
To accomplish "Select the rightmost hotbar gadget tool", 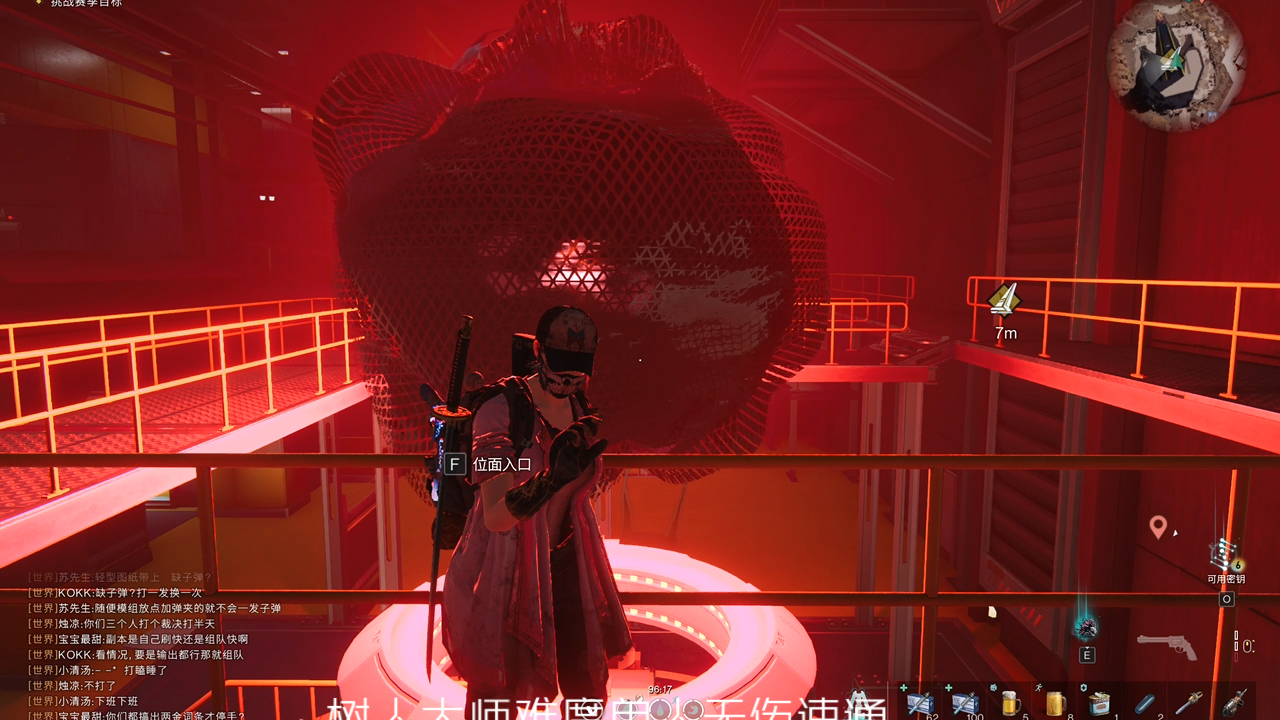I will coord(1234,702).
